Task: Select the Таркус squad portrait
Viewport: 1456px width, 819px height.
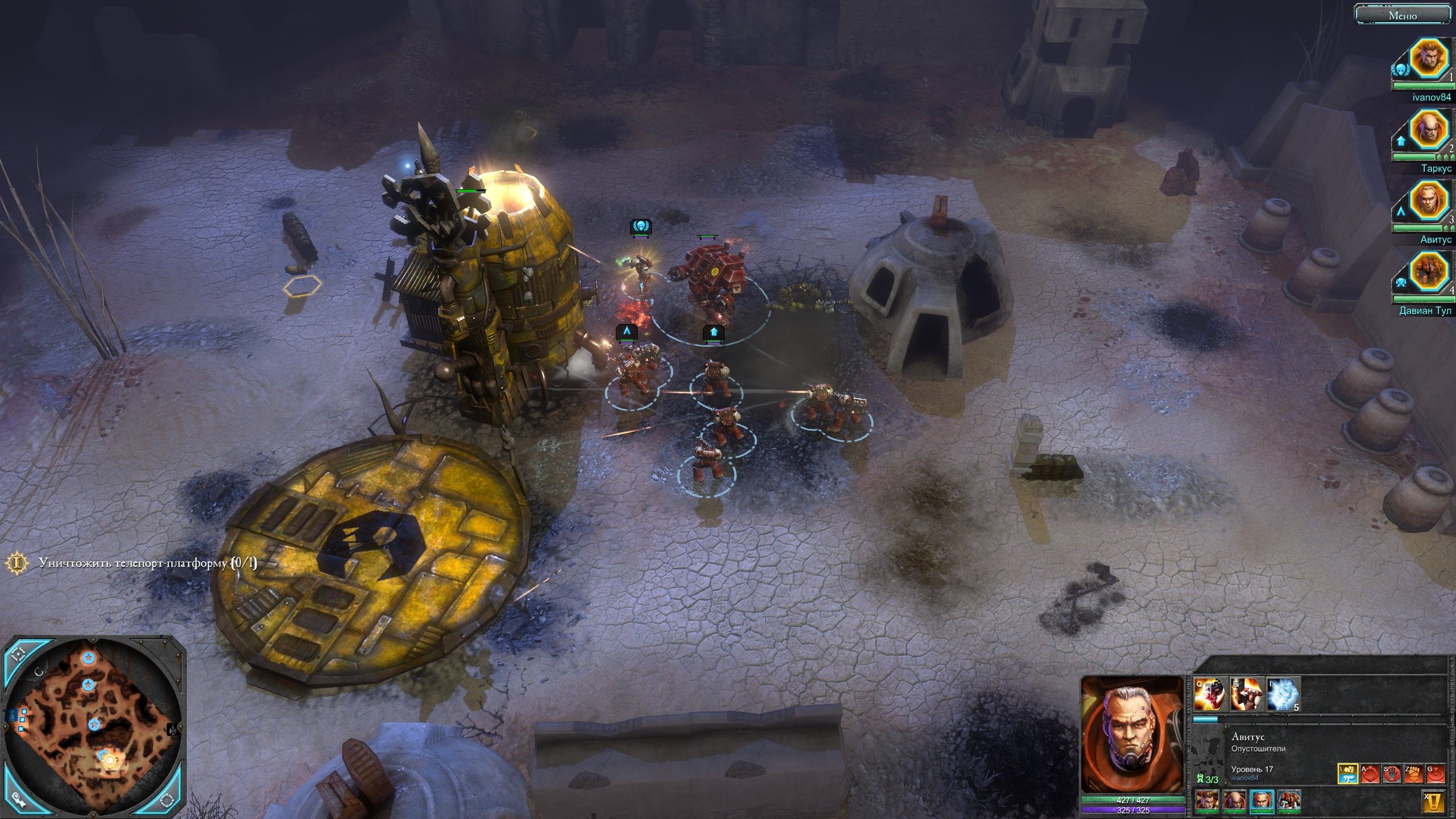Action: (1428, 128)
